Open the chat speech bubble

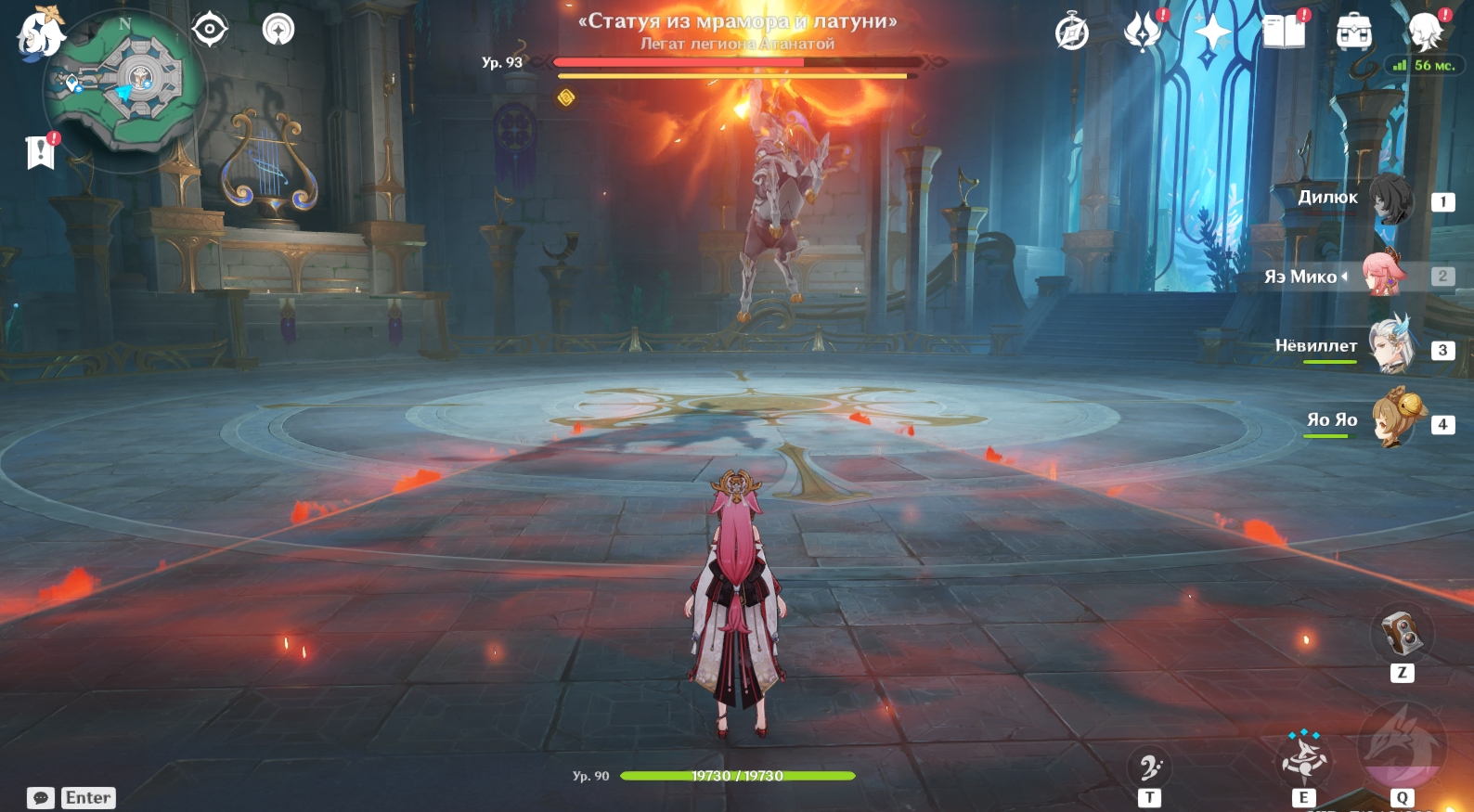coord(41,798)
